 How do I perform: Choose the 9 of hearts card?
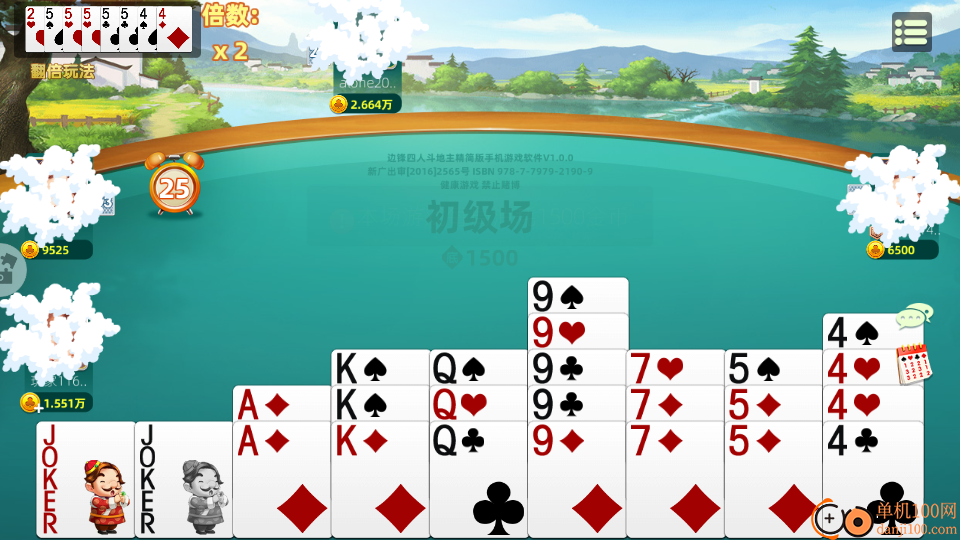pos(576,331)
